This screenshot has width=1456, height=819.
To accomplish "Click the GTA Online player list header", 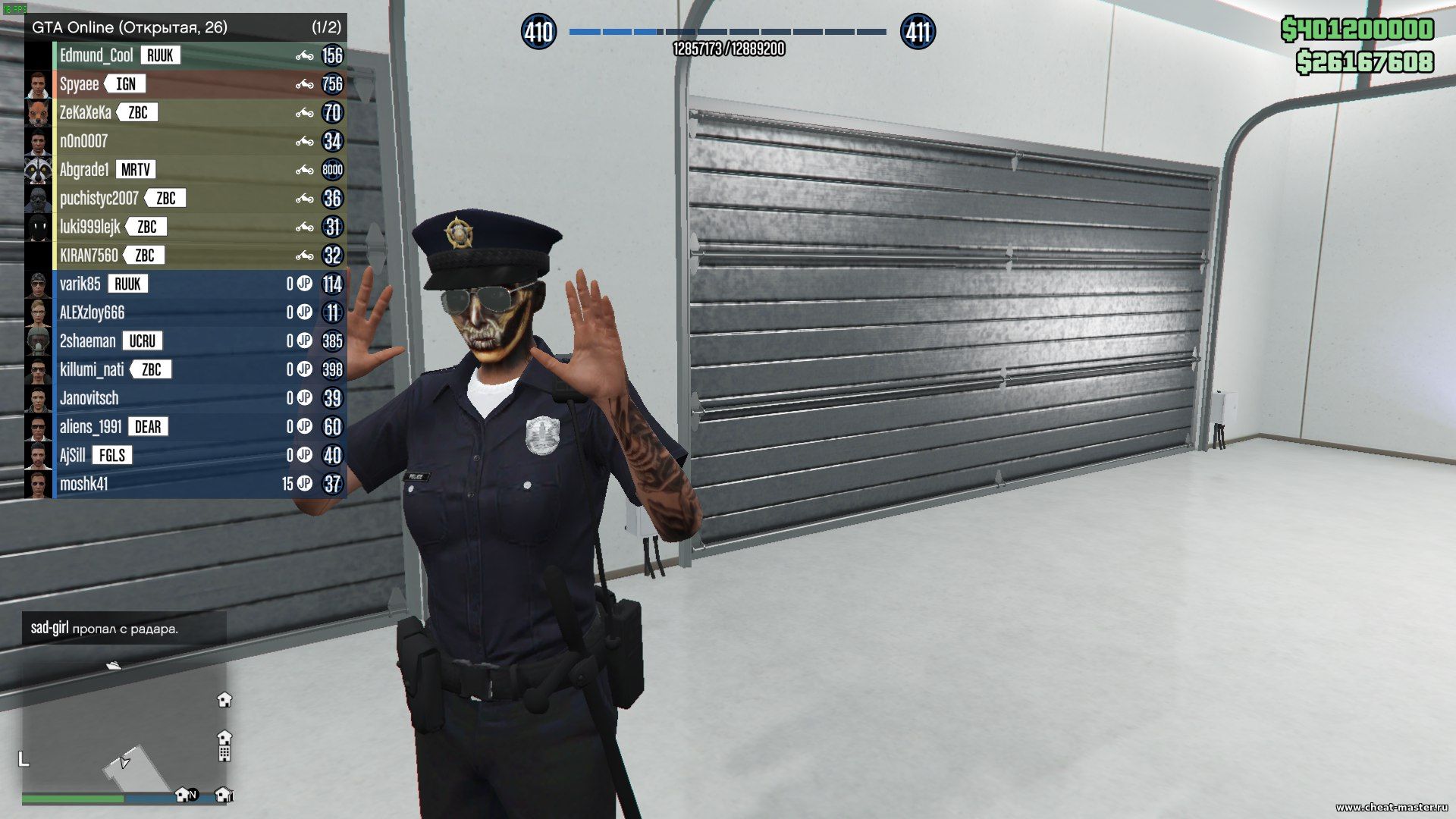I will 186,27.
